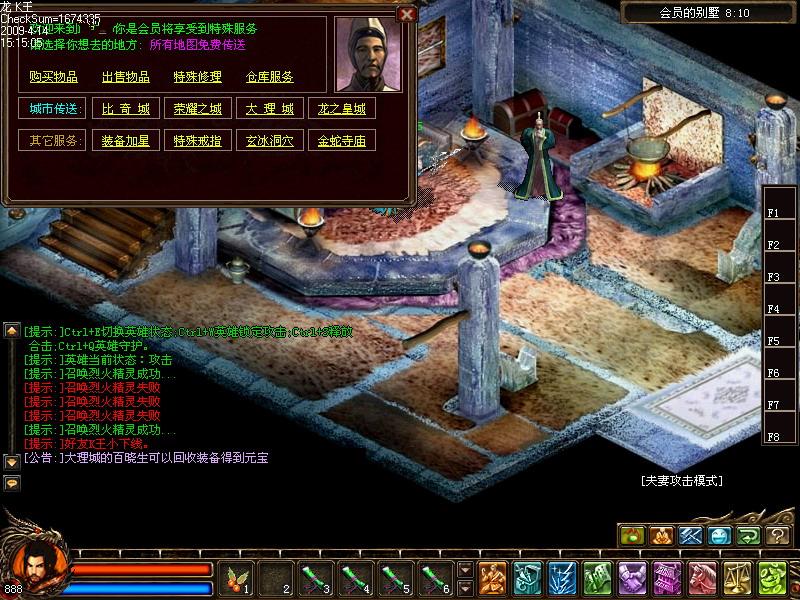Choose the 装备加星 equipment upgrade service
Viewport: 800px width, 600px height.
(126, 141)
